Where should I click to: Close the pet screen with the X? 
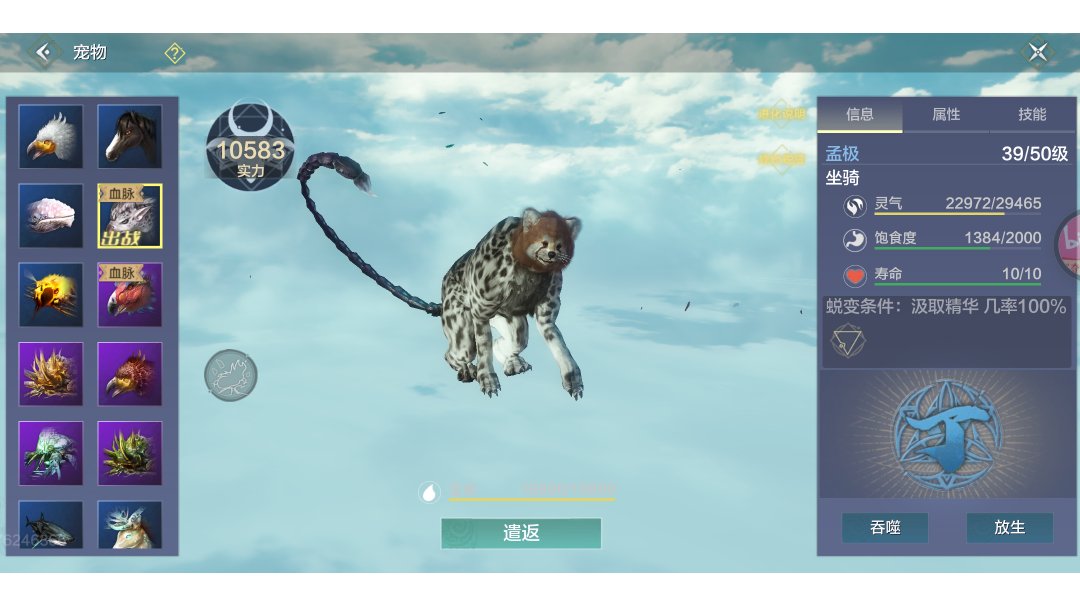point(1038,52)
